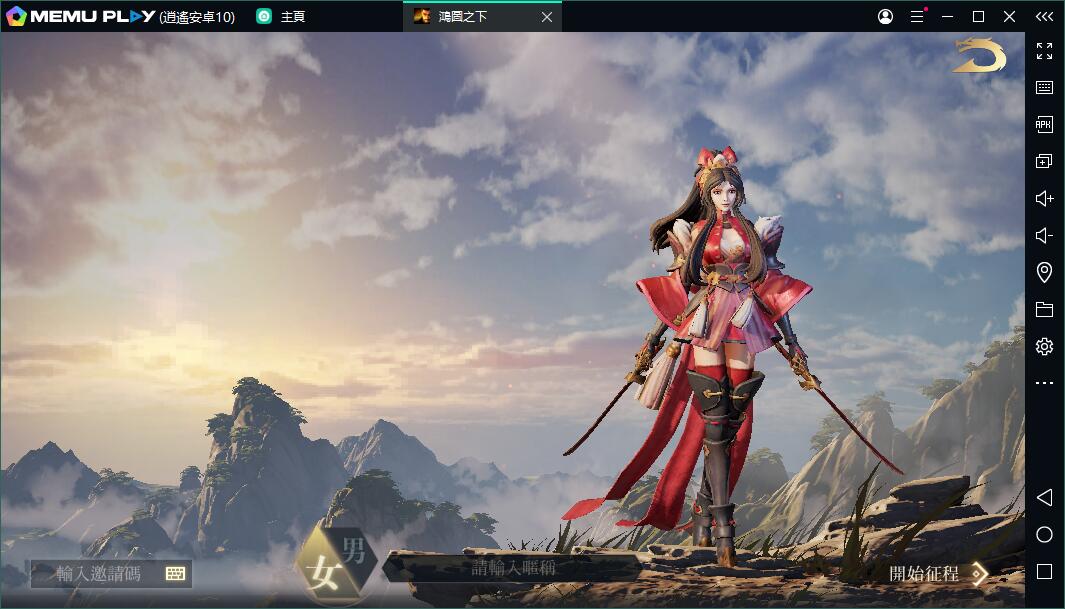Screen dimensions: 1065x609
Task: Switch to the 男 male gender option
Action: tap(354, 551)
